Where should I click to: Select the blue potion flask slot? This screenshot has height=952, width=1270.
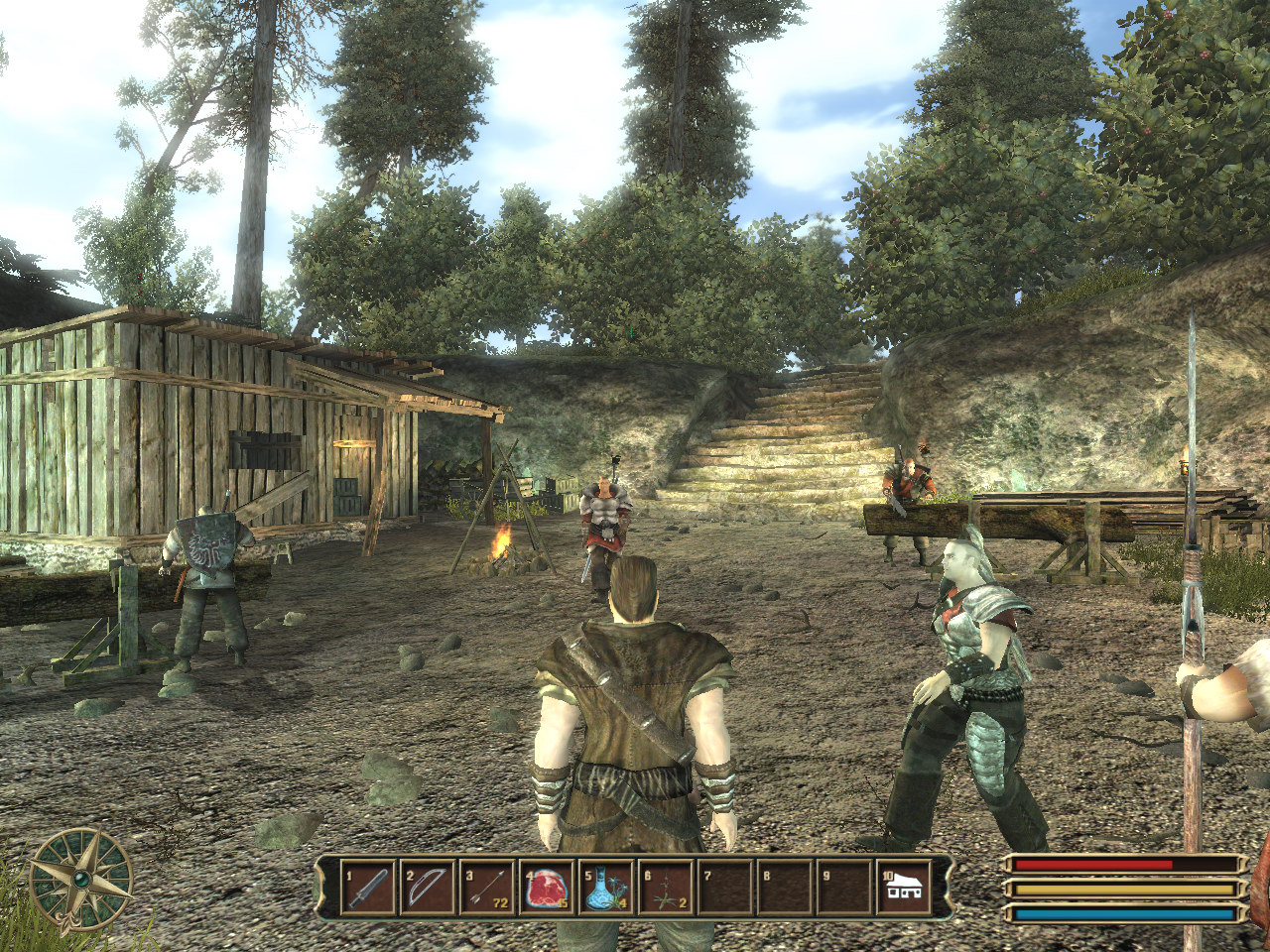coord(606,887)
